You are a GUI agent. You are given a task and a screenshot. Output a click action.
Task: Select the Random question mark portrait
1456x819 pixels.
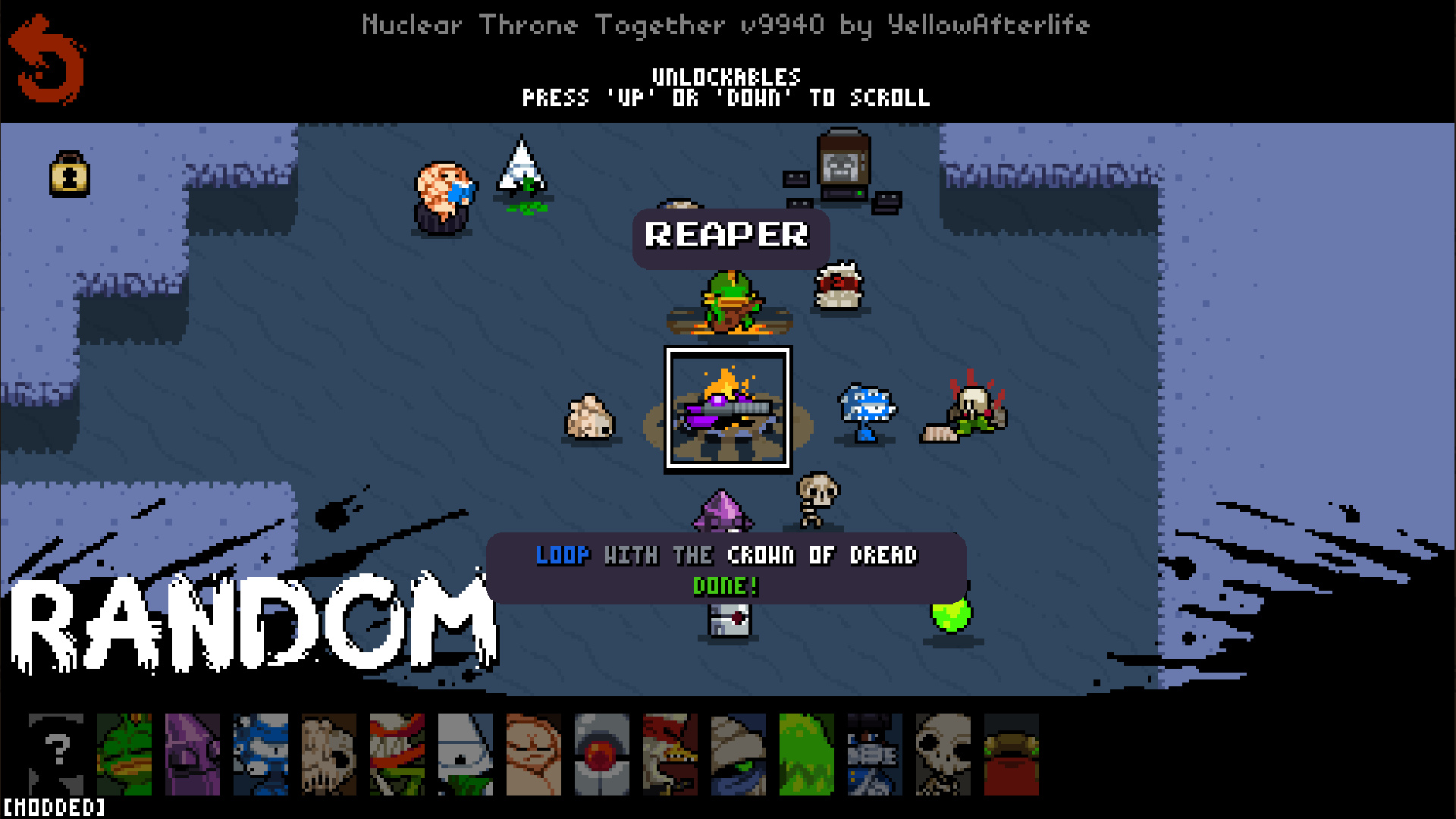coord(56,754)
